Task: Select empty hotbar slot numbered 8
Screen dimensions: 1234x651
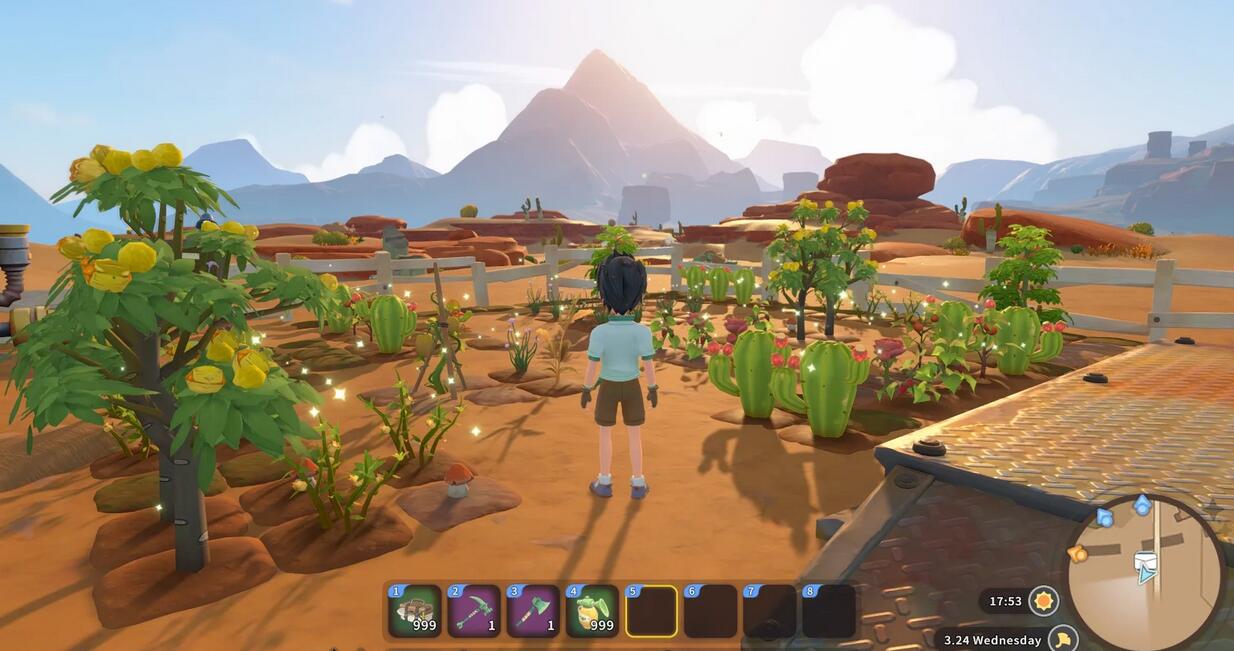Action: pos(829,611)
